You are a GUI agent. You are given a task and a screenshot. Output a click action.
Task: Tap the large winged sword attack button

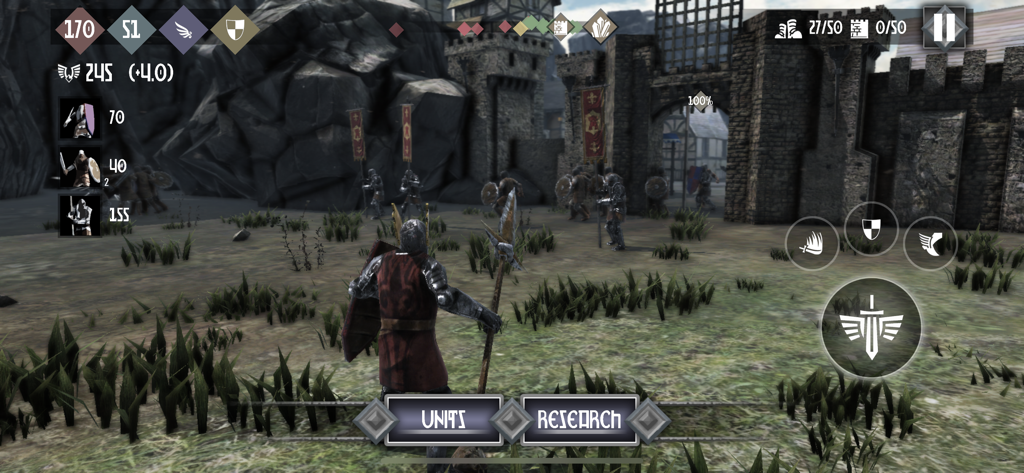[871, 328]
